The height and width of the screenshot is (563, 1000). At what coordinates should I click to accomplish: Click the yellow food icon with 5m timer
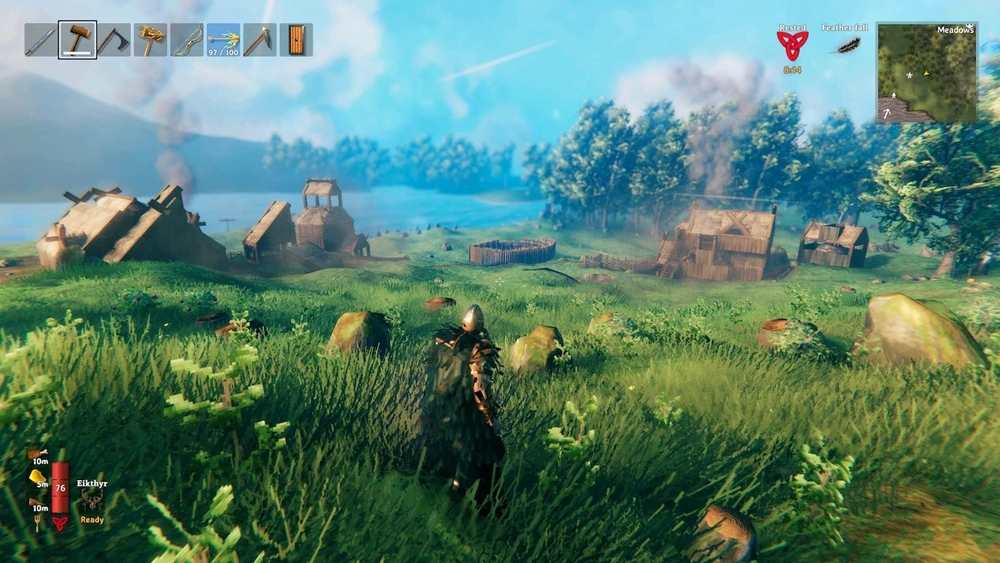point(38,478)
